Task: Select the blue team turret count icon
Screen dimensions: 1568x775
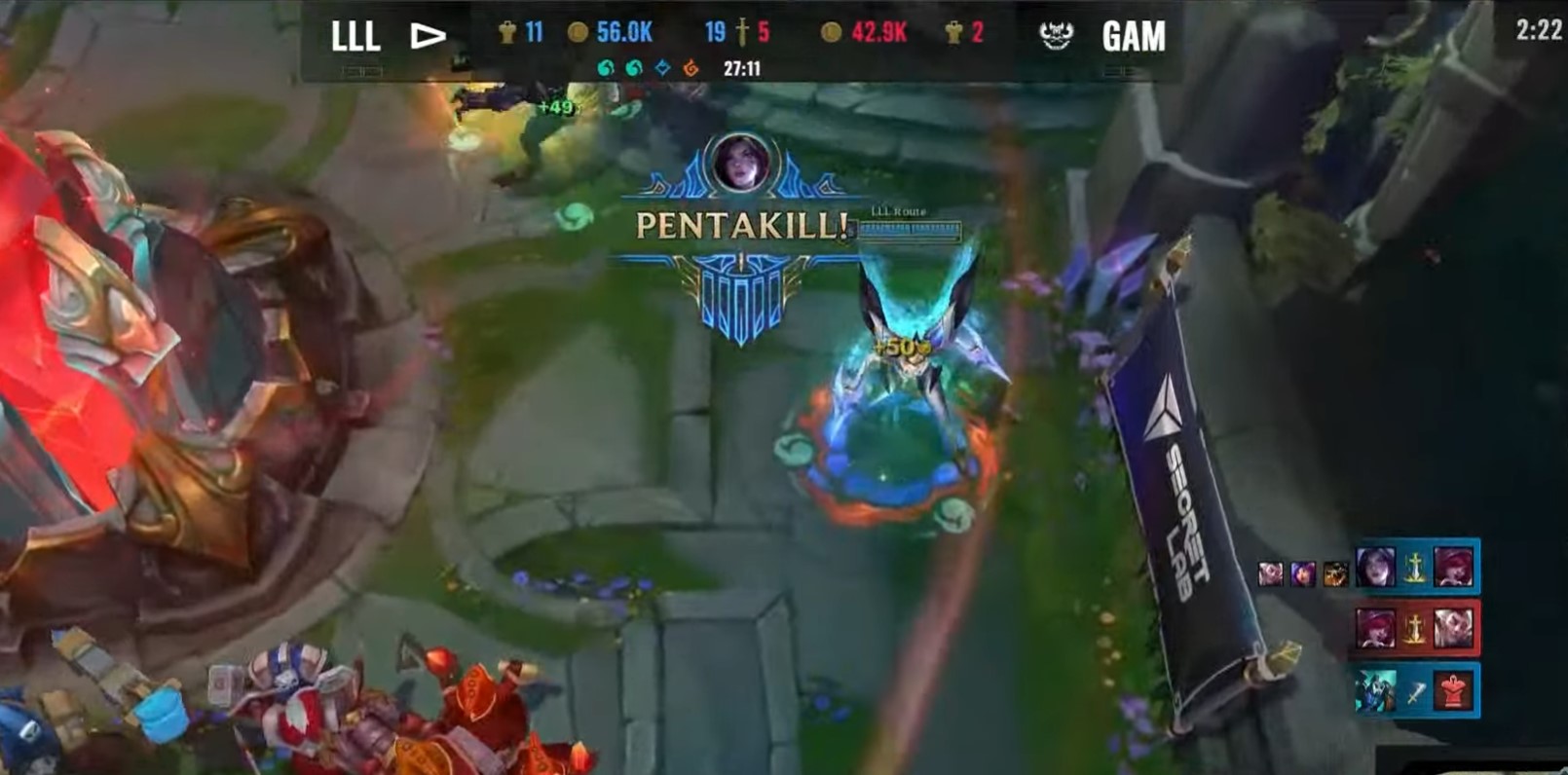Action: tap(508, 34)
